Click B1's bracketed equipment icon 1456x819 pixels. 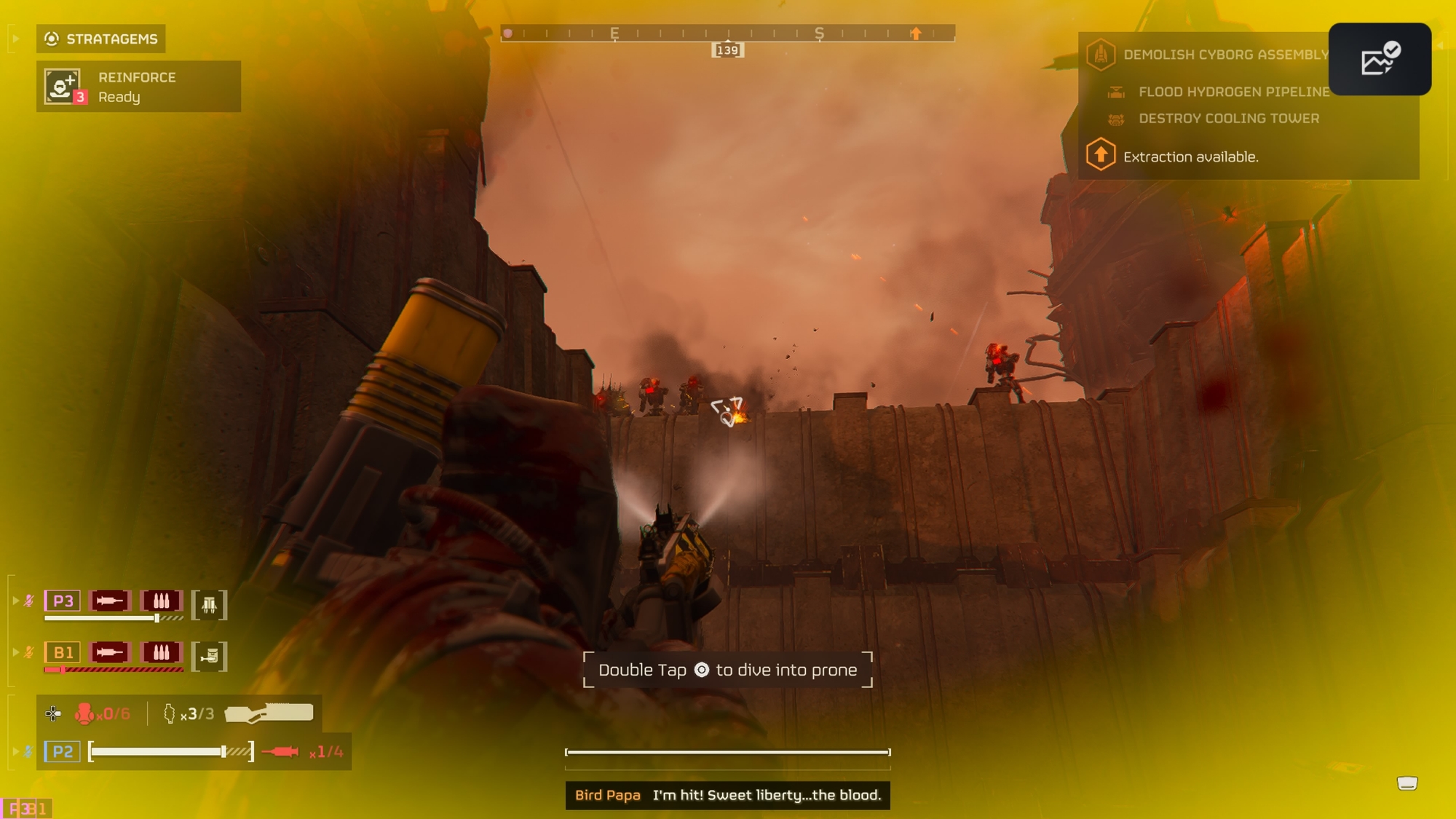[210, 656]
